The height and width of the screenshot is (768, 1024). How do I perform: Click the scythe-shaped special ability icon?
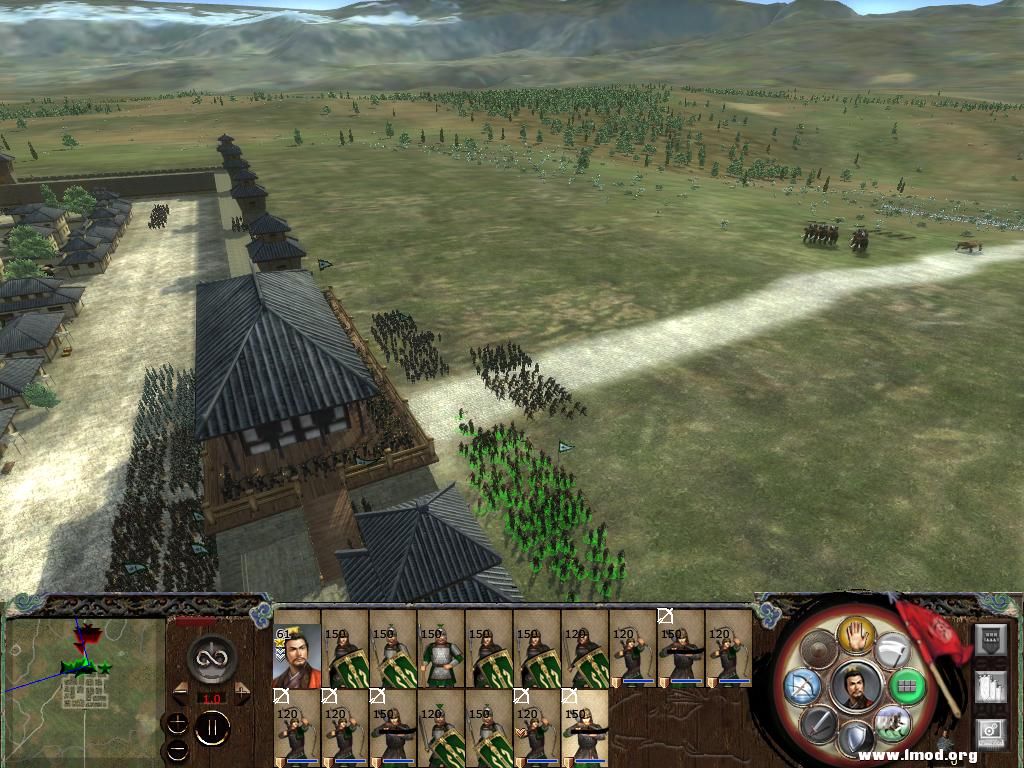pyautogui.click(x=892, y=650)
